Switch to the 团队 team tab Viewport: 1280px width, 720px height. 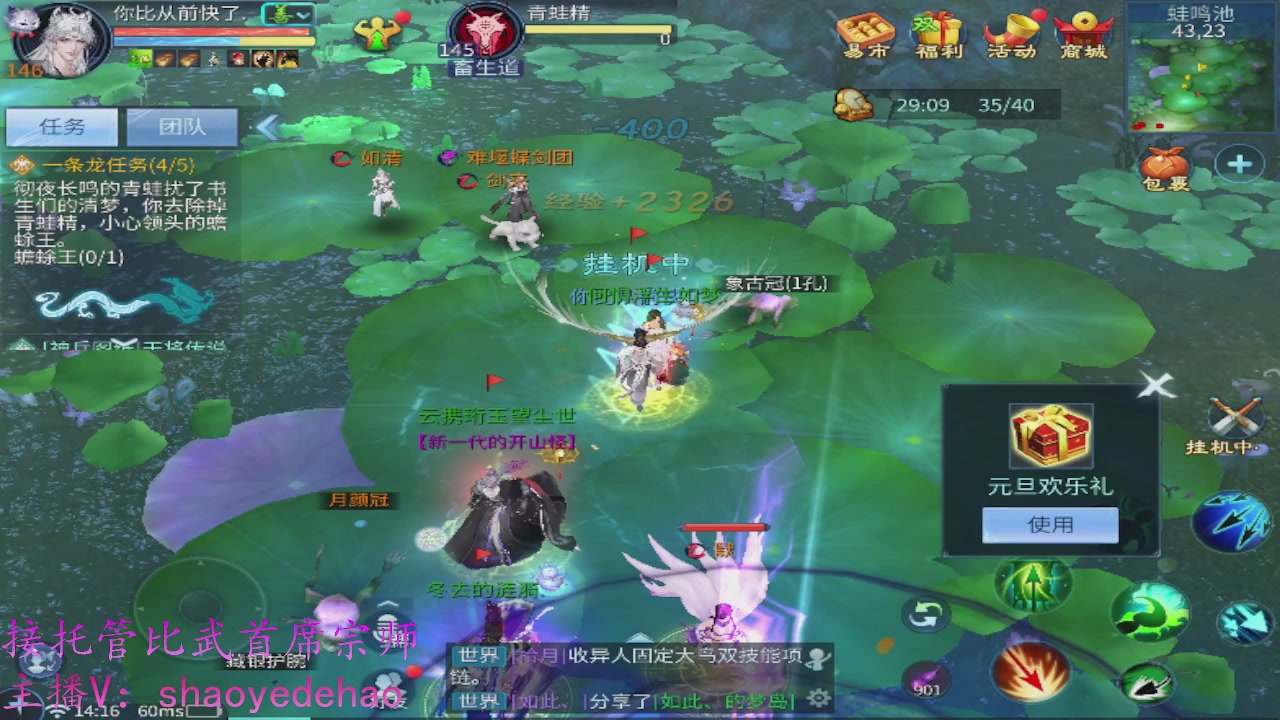tap(183, 126)
